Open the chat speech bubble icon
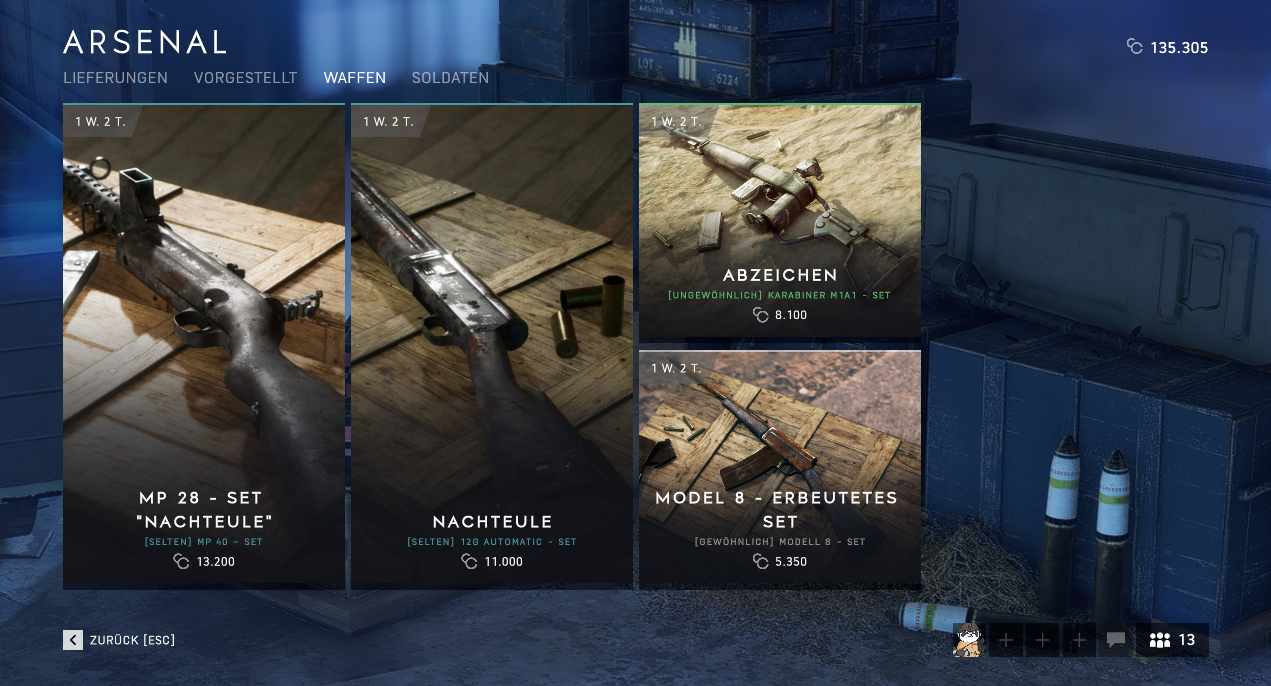This screenshot has height=686, width=1271. 1116,640
